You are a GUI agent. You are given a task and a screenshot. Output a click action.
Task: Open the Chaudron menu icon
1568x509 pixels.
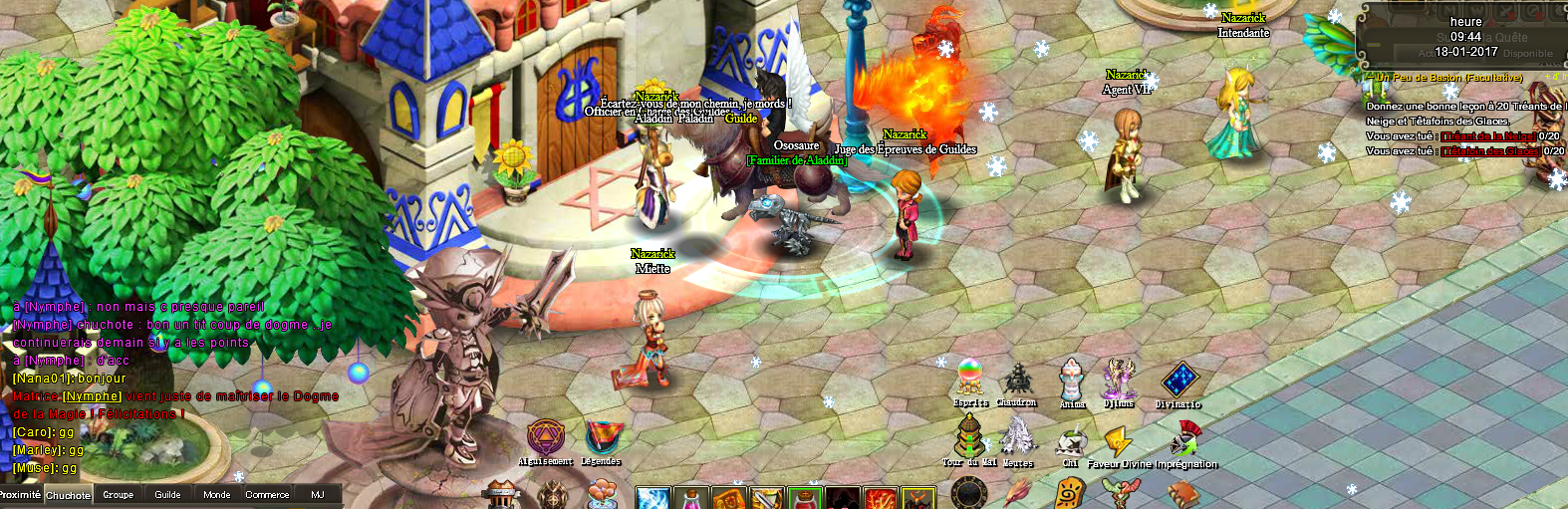(1017, 380)
